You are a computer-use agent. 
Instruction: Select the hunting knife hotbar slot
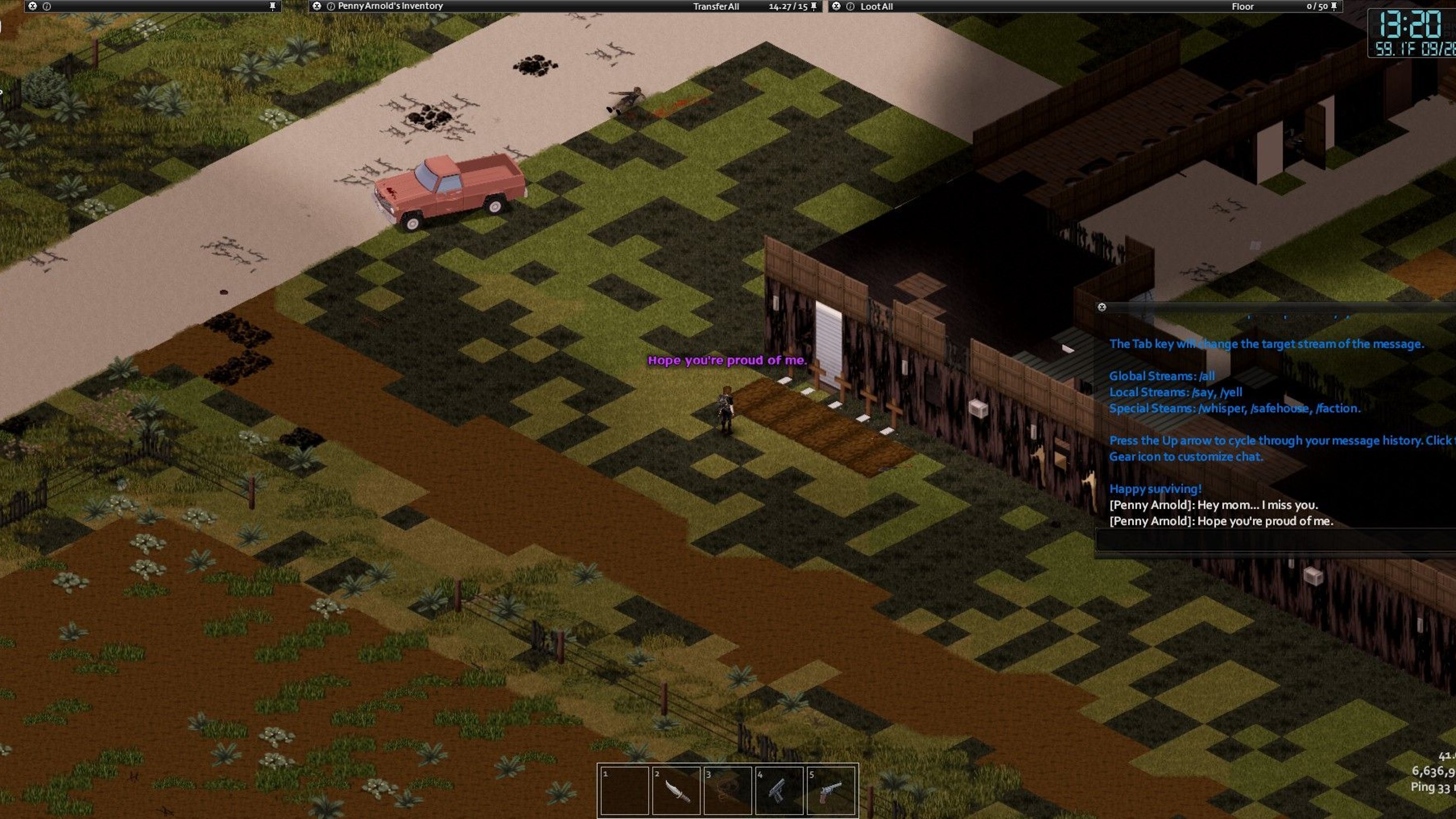(x=676, y=790)
